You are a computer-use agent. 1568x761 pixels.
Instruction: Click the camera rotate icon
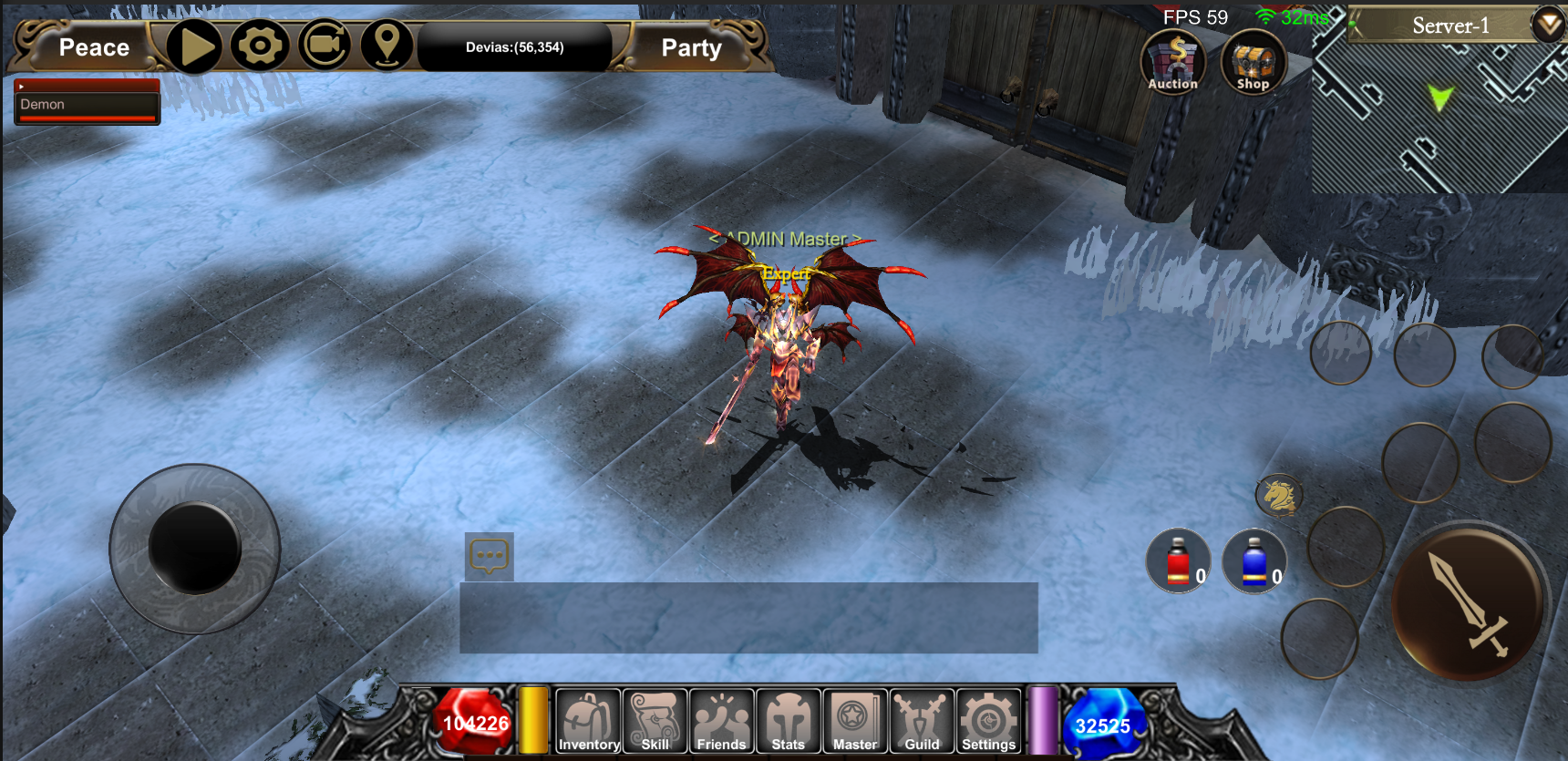click(325, 46)
